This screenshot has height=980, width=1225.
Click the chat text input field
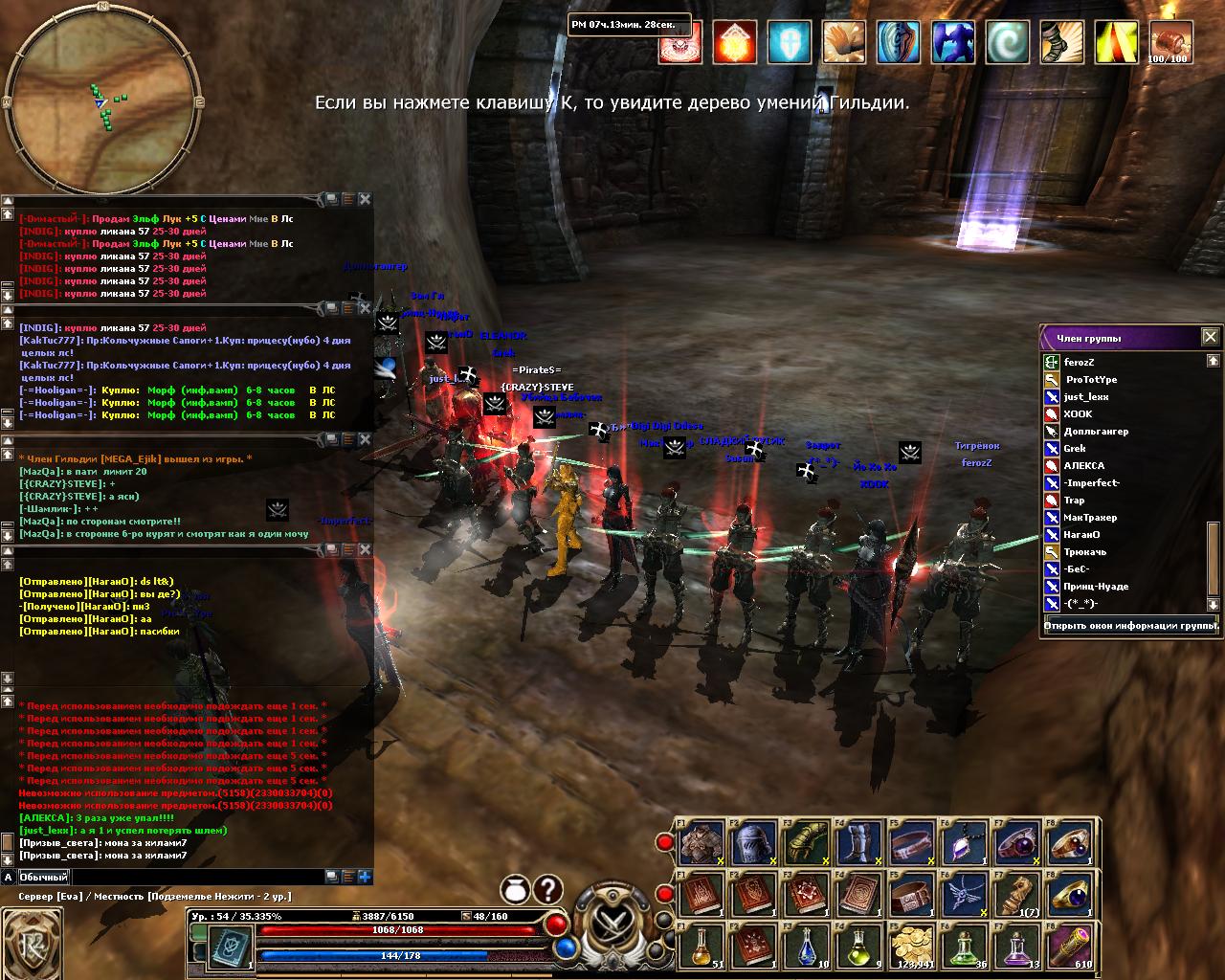(x=196, y=877)
